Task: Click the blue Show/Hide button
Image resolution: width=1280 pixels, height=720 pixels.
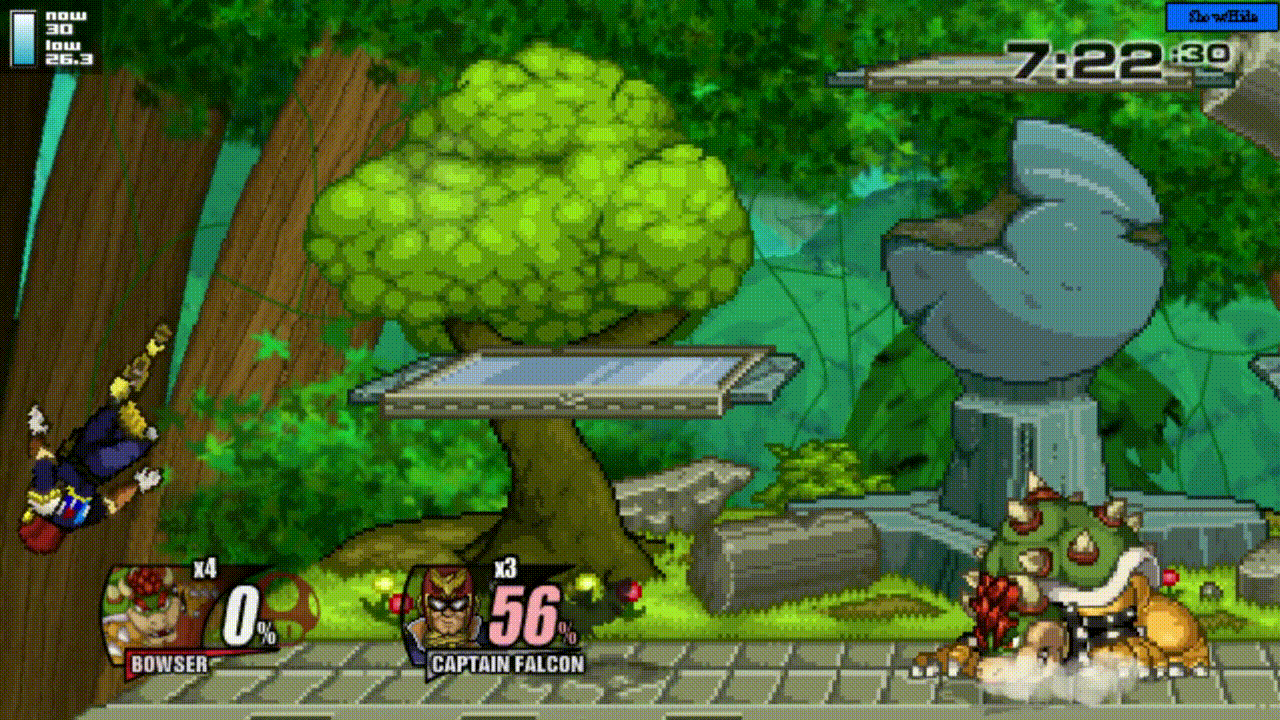Action: click(1221, 17)
